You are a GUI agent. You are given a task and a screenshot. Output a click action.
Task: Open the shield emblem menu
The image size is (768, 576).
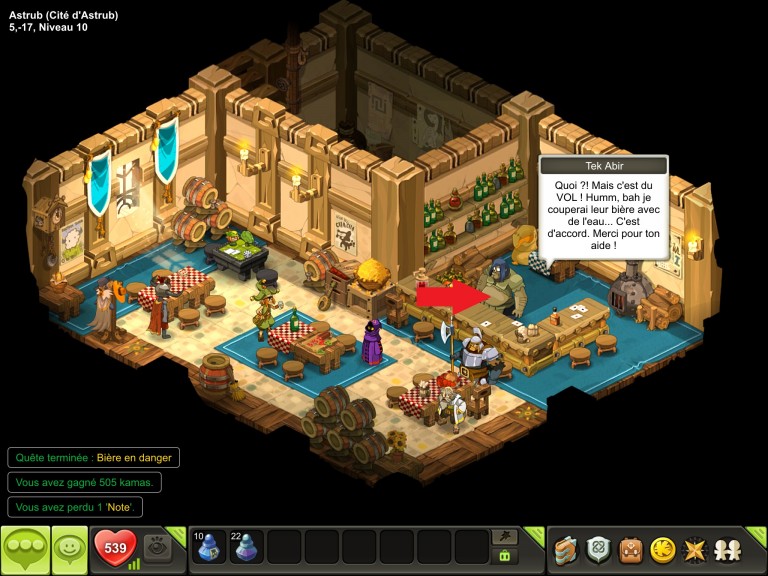pos(598,549)
